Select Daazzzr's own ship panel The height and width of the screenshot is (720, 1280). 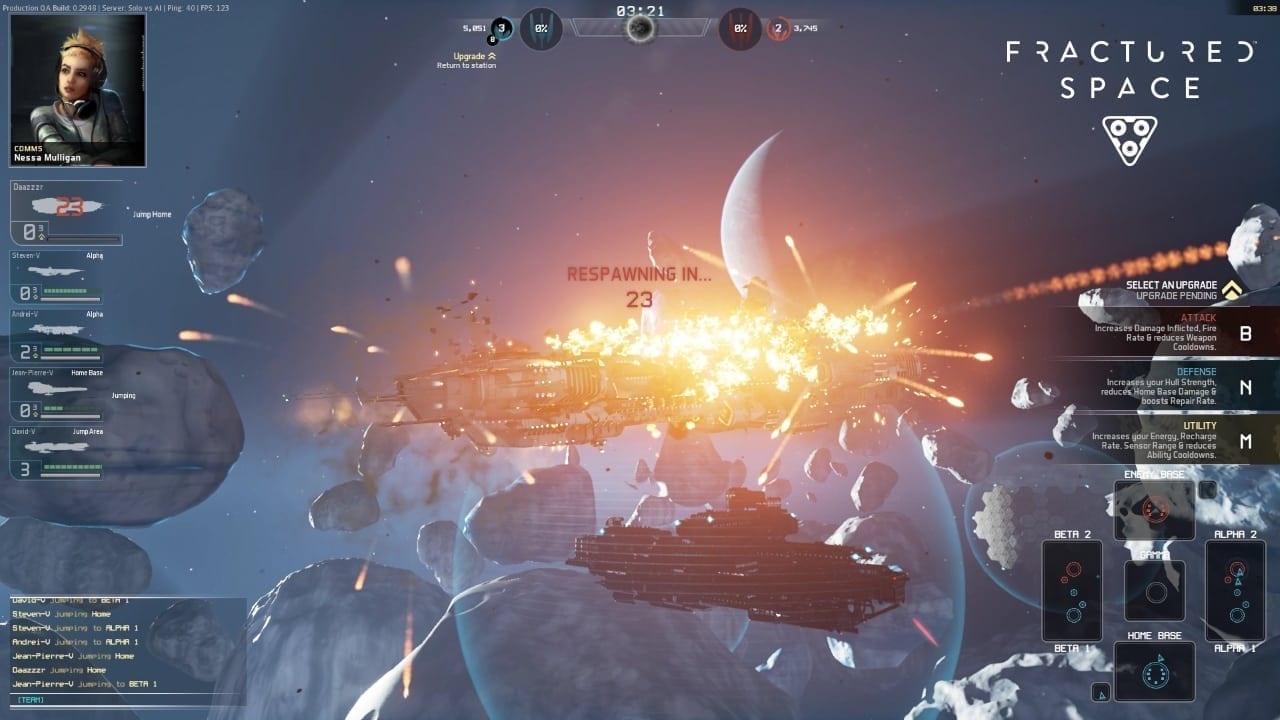pyautogui.click(x=66, y=213)
